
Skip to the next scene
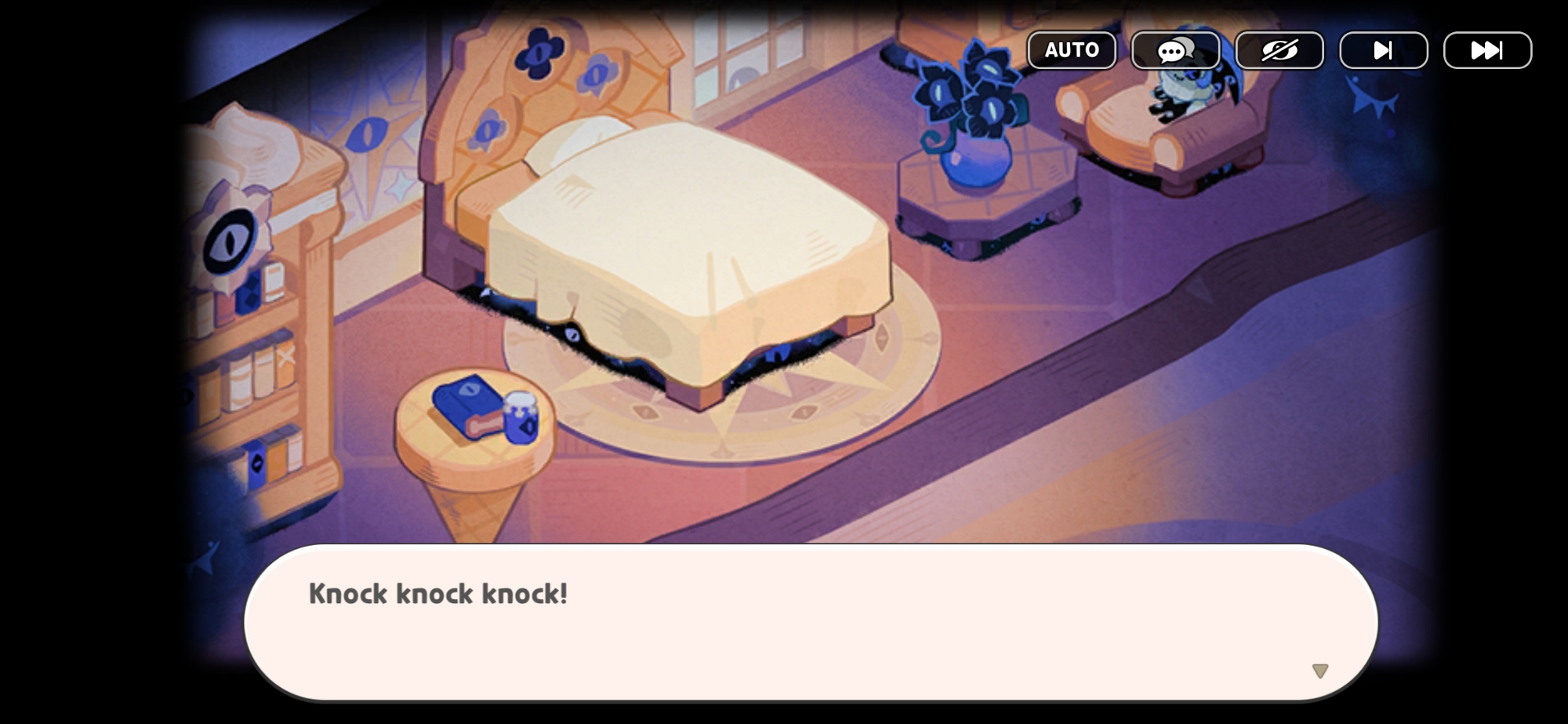[x=1383, y=50]
